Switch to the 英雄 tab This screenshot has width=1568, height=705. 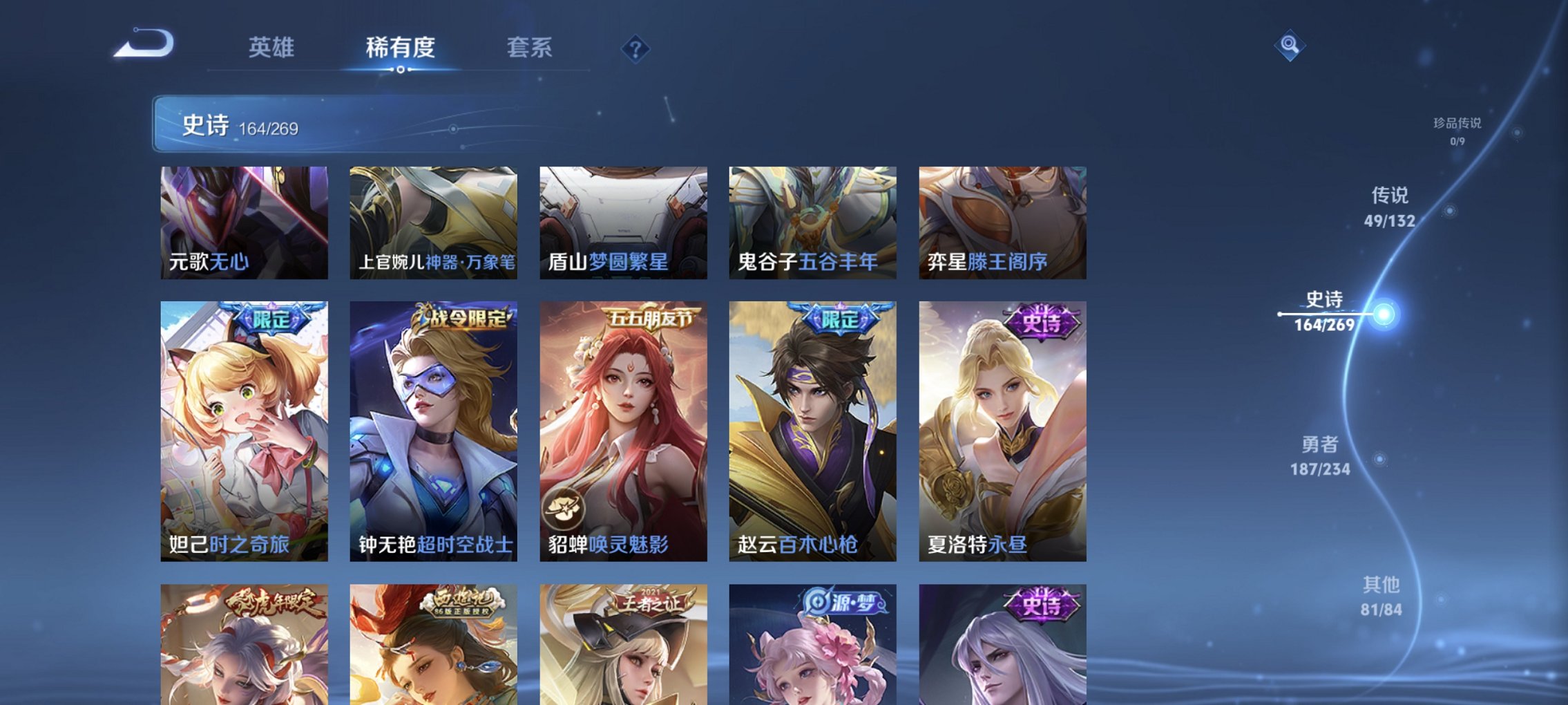(x=273, y=47)
